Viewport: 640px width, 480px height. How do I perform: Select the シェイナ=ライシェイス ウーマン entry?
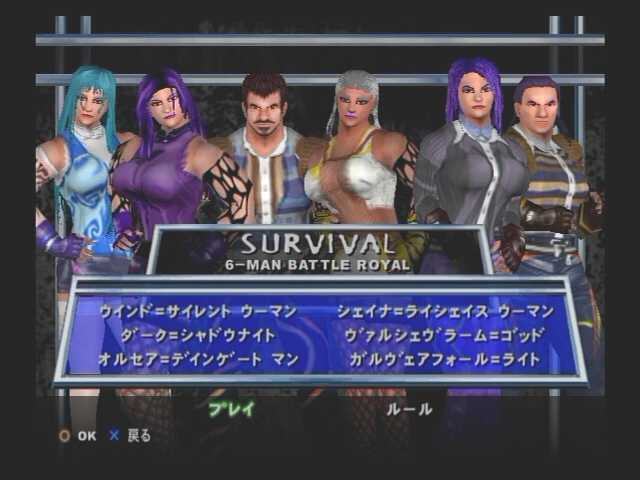pyautogui.click(x=443, y=311)
